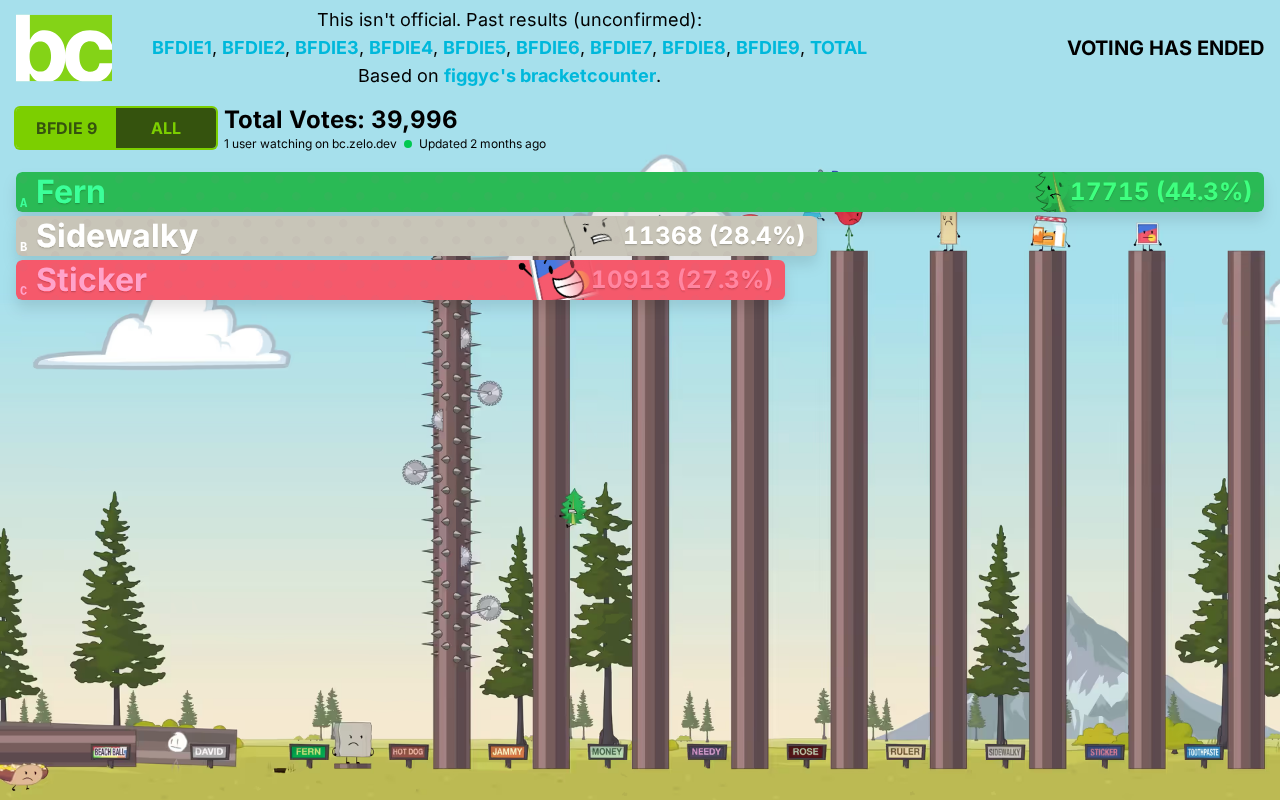This screenshot has height=800, width=1280.
Task: Visit figgyc's bracketcounter link
Action: 549,76
